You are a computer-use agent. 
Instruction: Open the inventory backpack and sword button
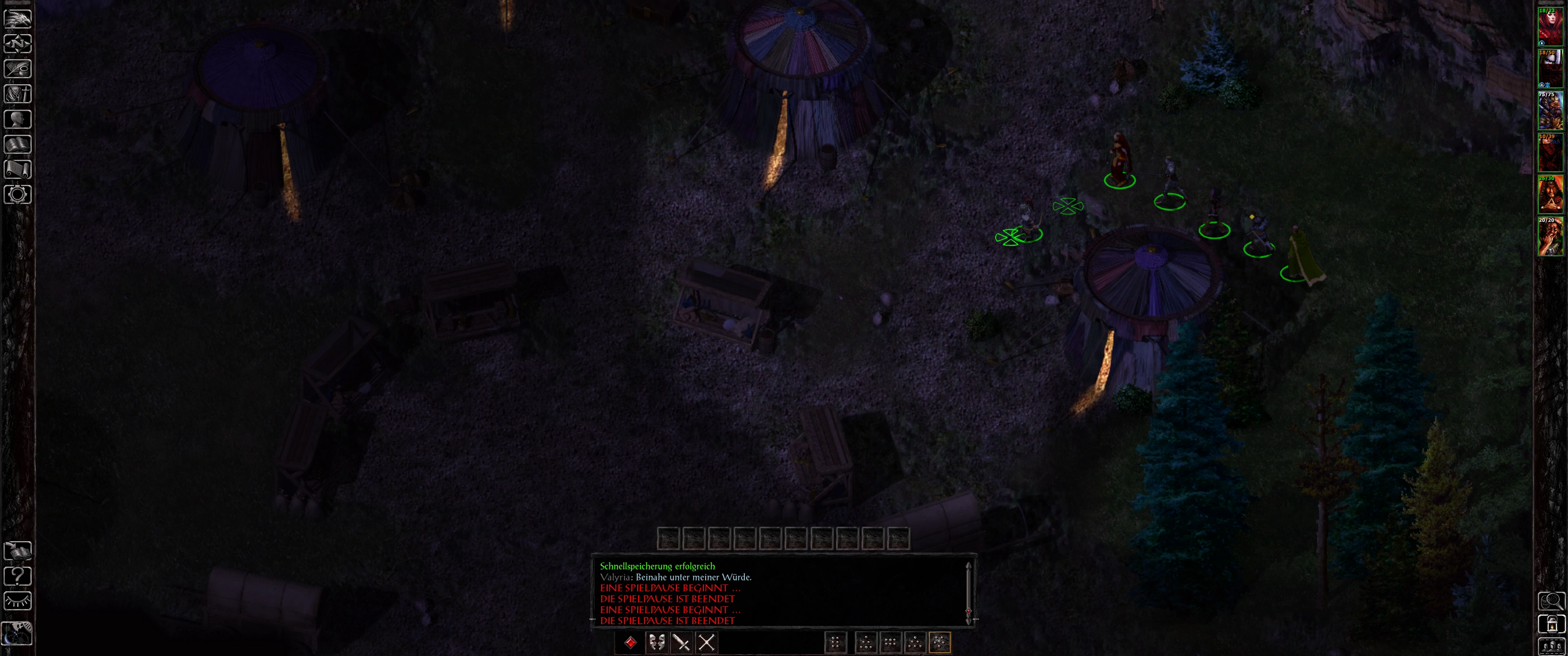click(x=18, y=94)
